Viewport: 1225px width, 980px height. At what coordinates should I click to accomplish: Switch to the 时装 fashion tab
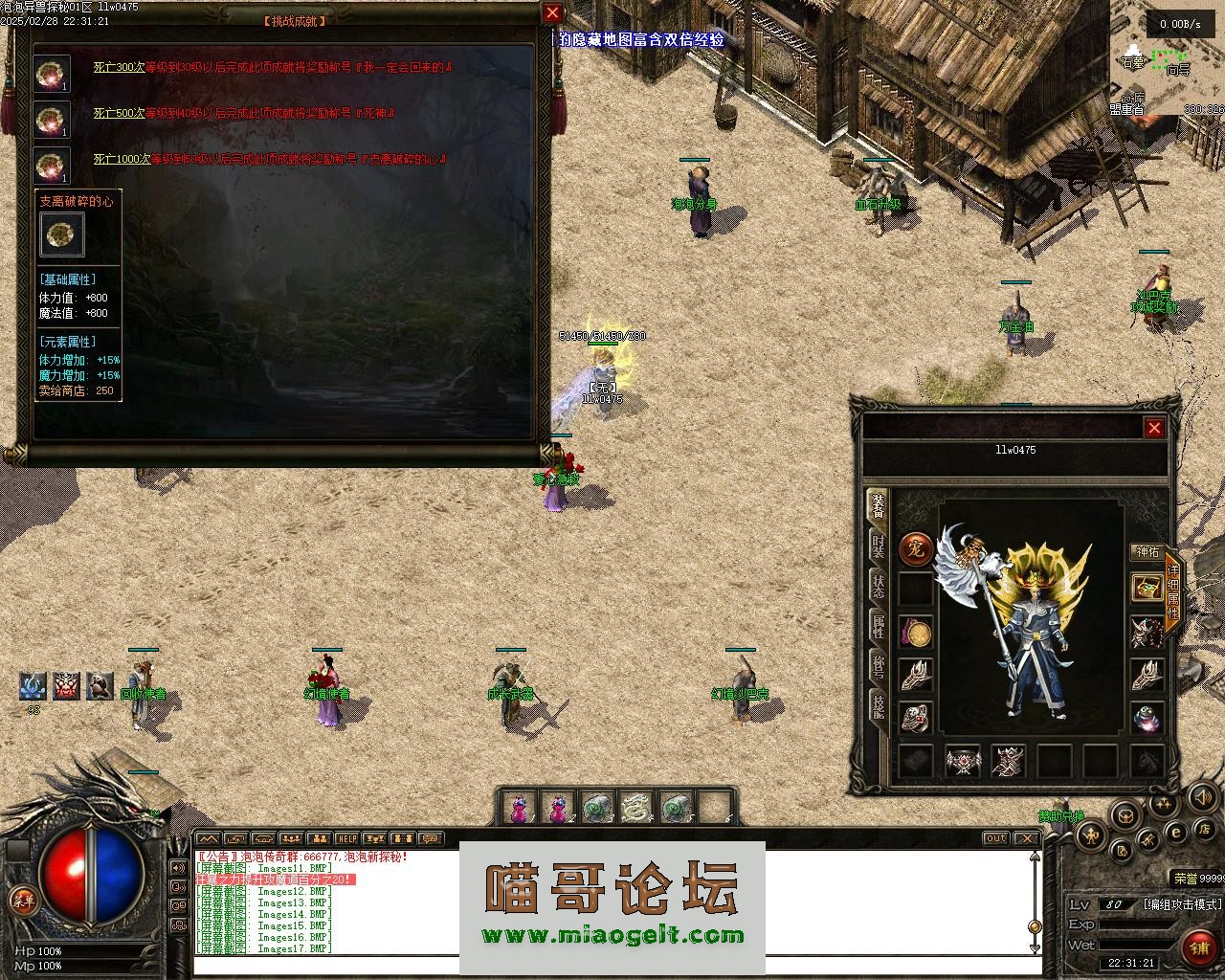point(877,544)
